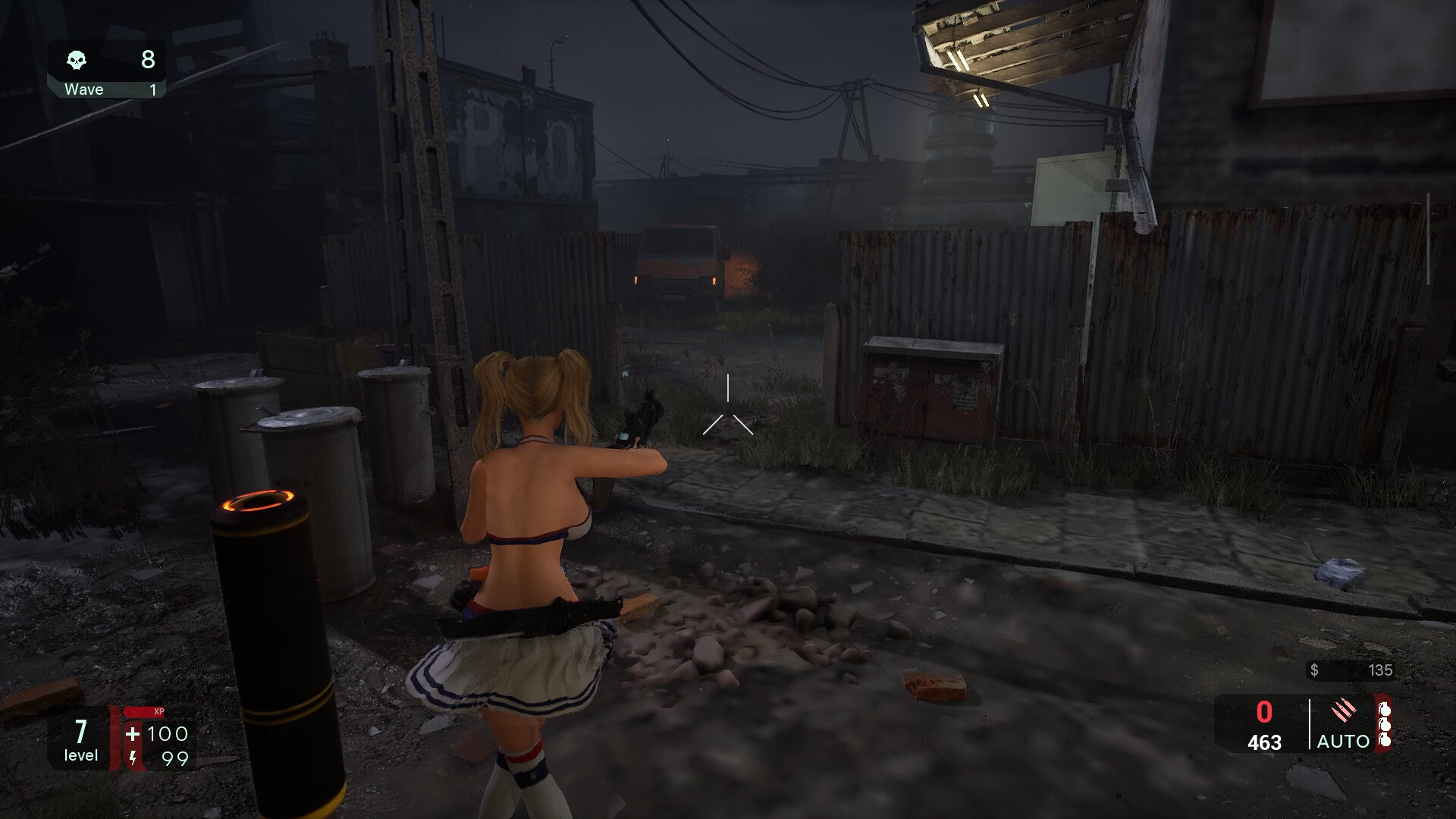The height and width of the screenshot is (819, 1456).
Task: Select the grenade stack icon
Action: pos(1384,724)
